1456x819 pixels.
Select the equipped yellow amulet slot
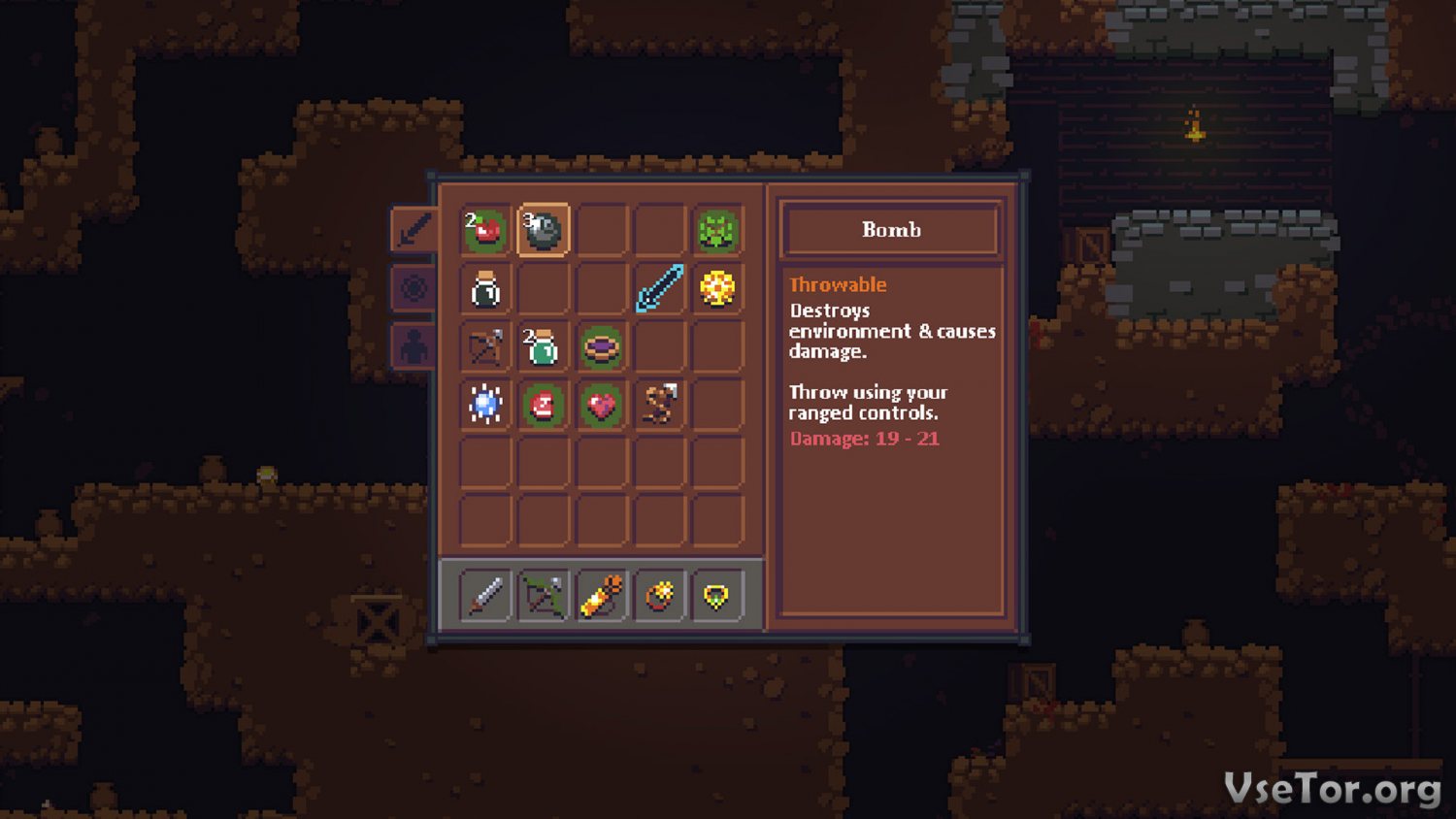[717, 595]
